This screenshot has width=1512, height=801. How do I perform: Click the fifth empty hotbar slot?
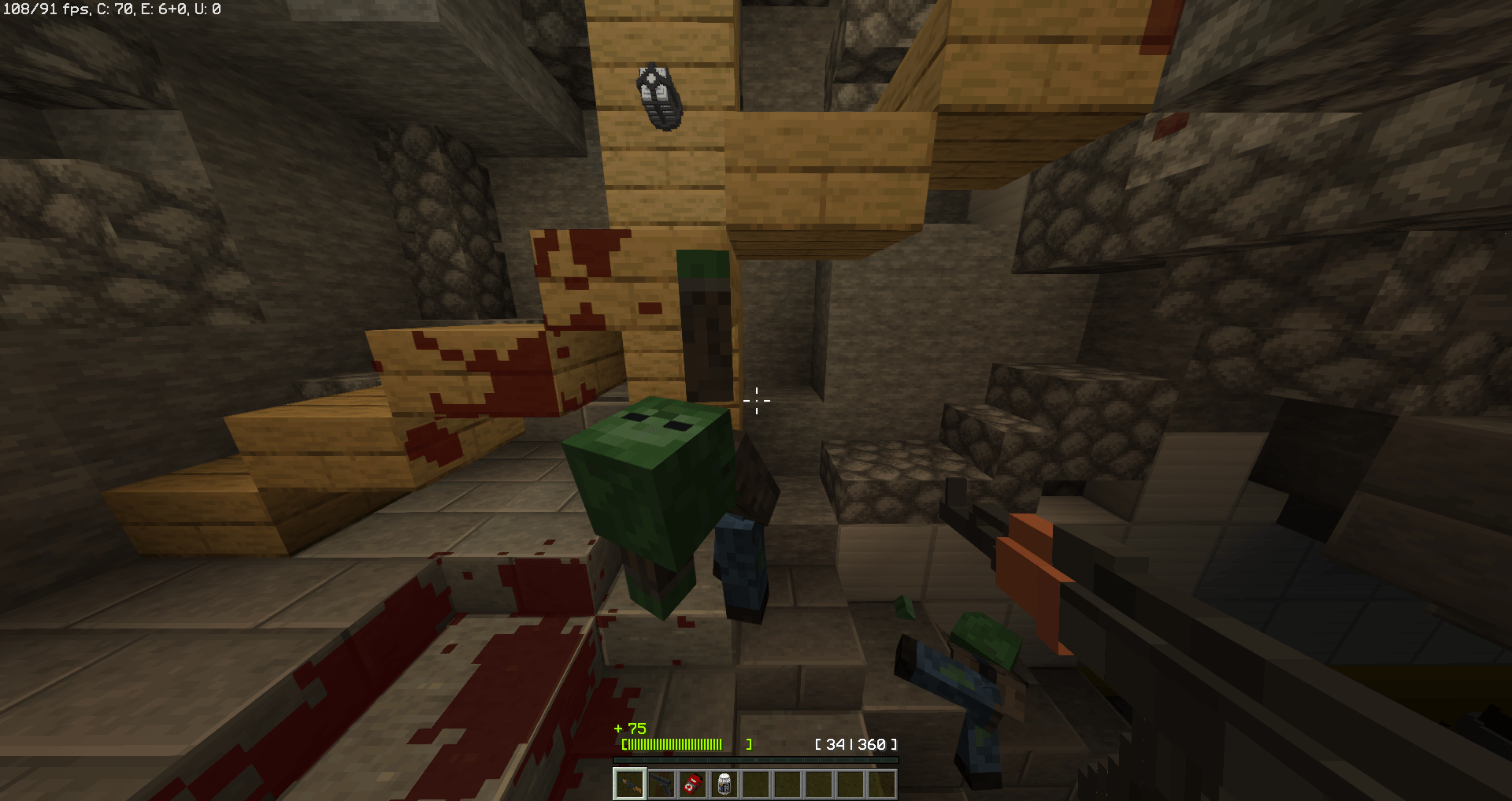coord(758,784)
